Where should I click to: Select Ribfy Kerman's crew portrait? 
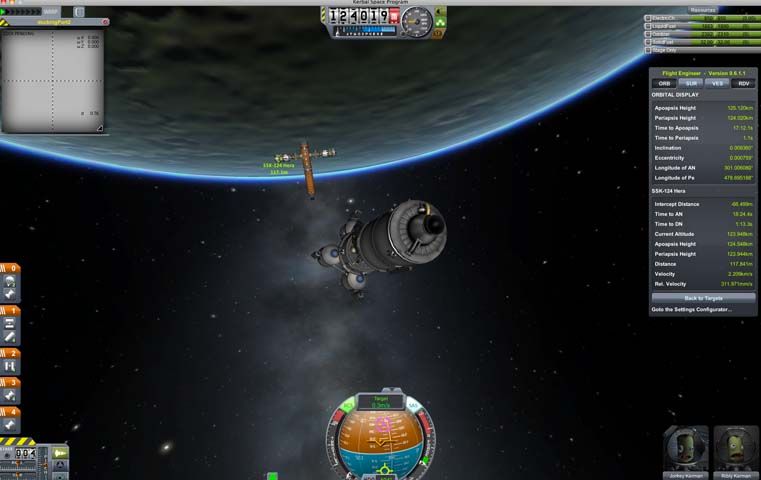(x=734, y=446)
